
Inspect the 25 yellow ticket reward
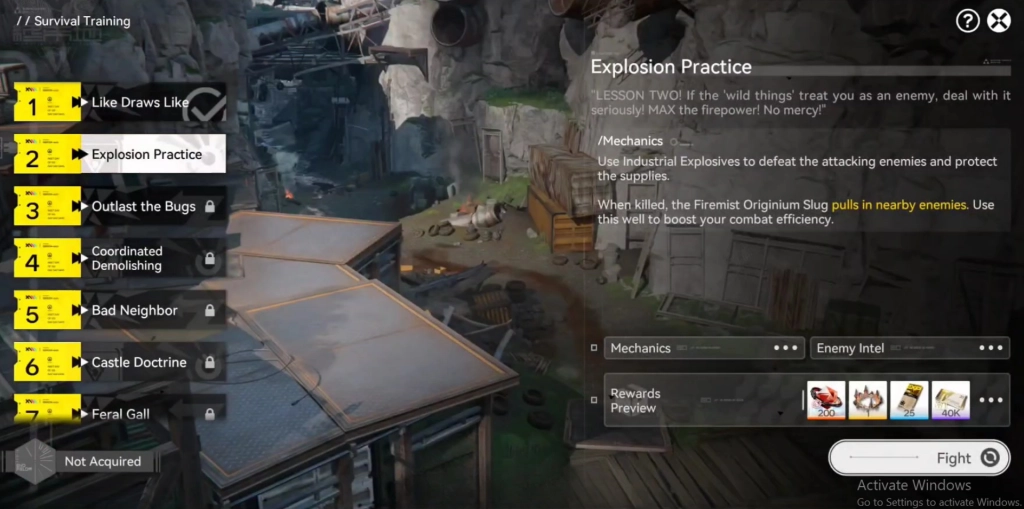(x=909, y=400)
